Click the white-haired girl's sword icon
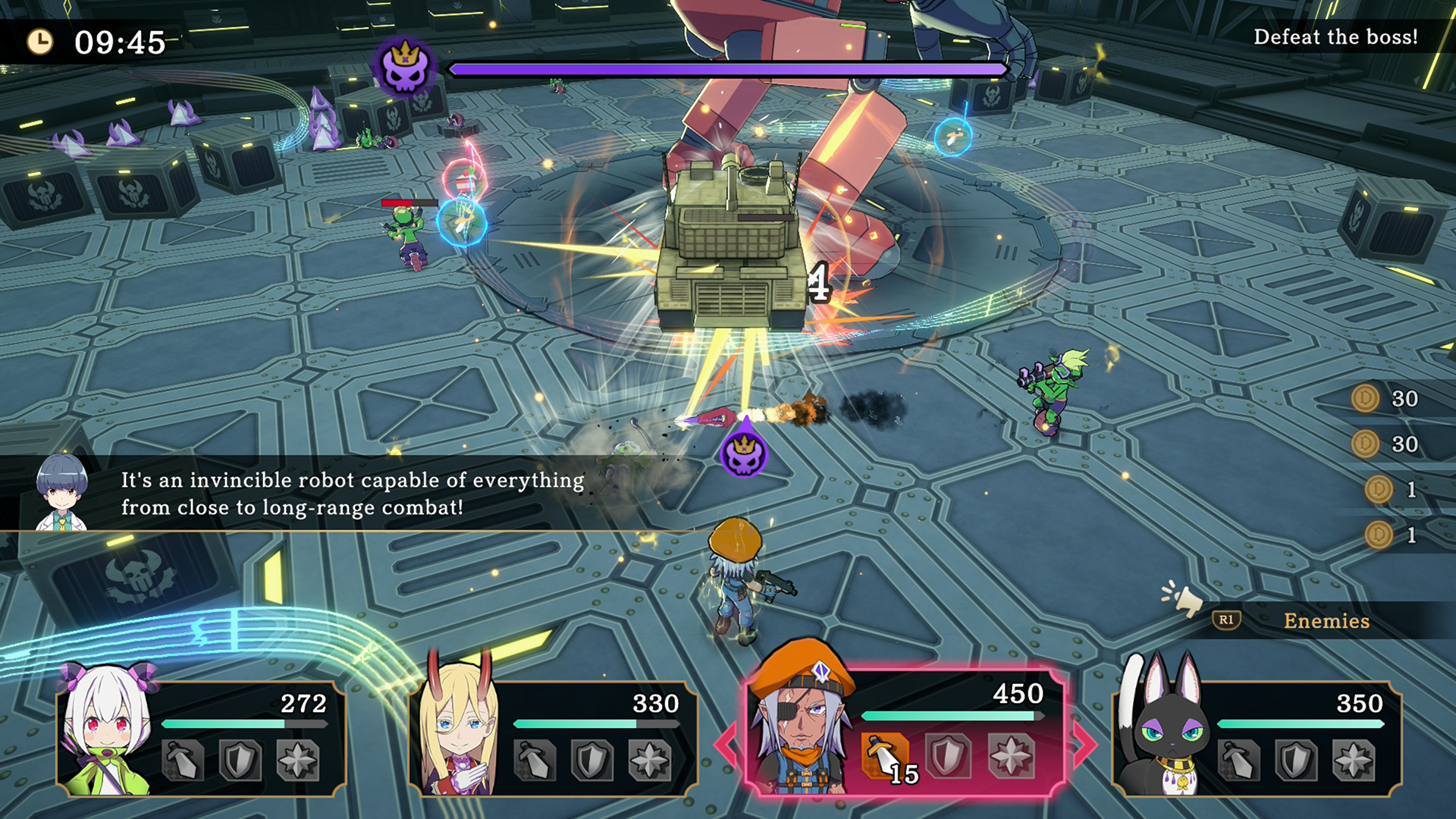This screenshot has width=1456, height=819. click(183, 760)
